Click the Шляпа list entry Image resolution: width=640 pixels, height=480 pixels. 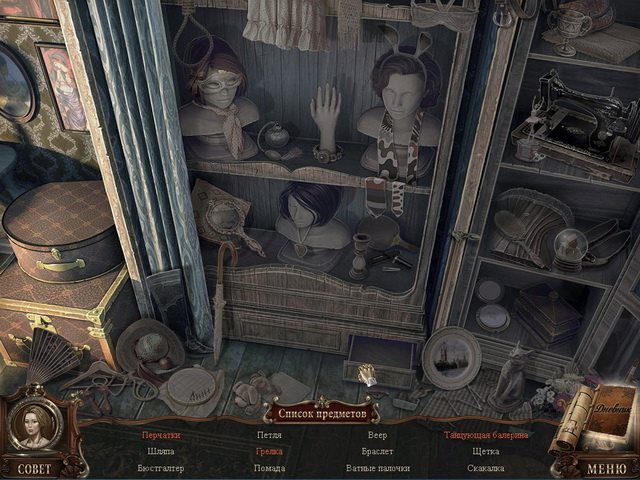tap(161, 452)
